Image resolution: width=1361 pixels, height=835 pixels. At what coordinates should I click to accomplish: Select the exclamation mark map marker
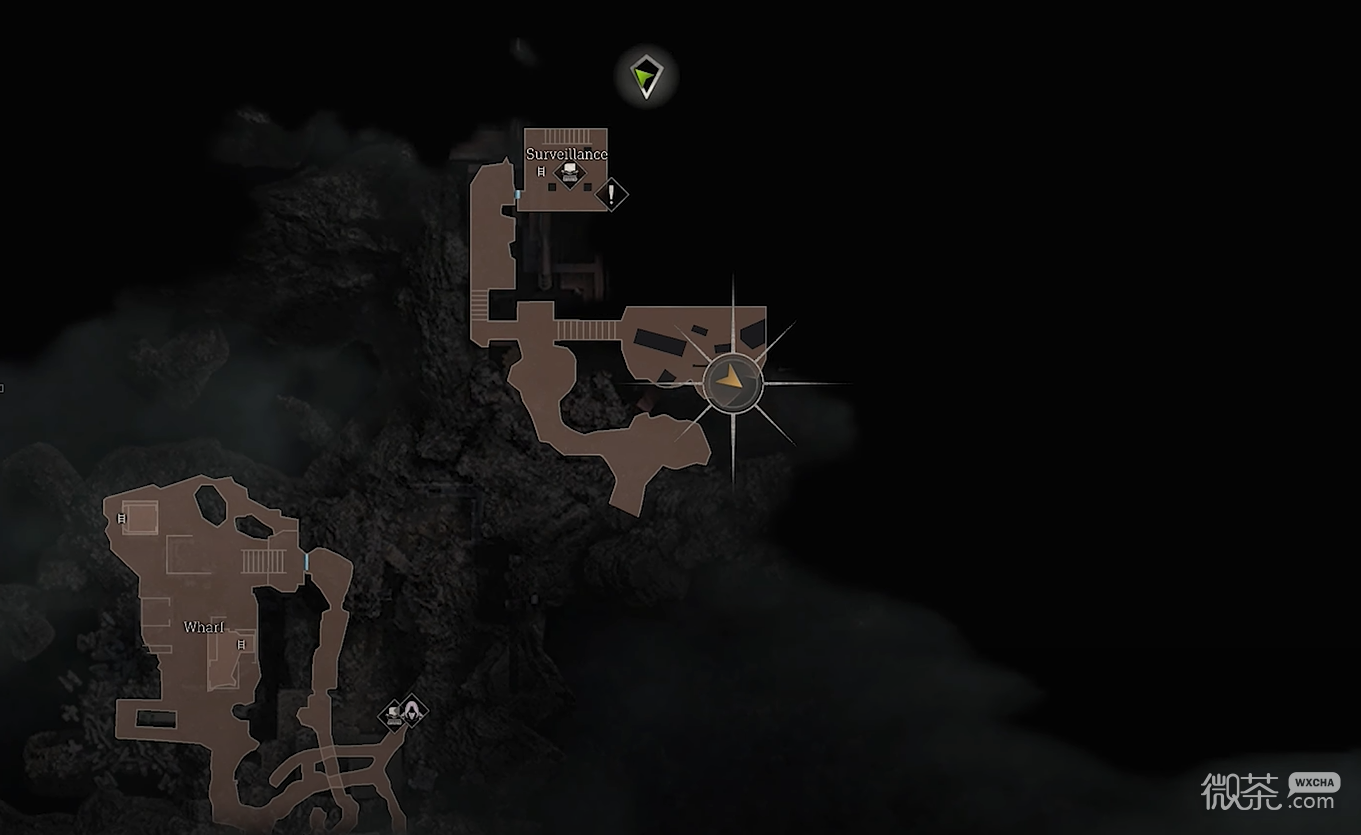tap(611, 194)
